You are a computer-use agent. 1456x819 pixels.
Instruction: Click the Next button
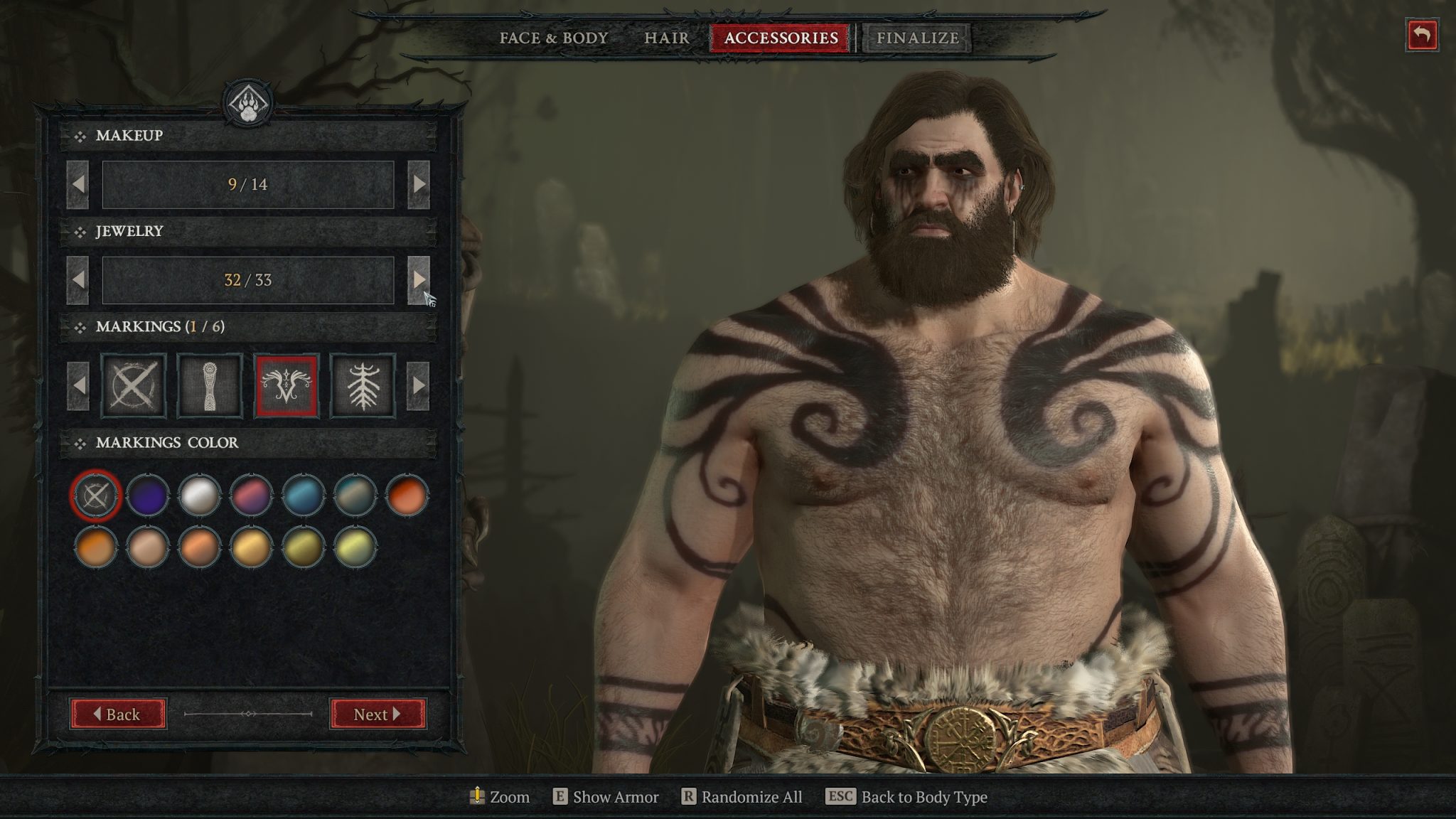[x=375, y=714]
